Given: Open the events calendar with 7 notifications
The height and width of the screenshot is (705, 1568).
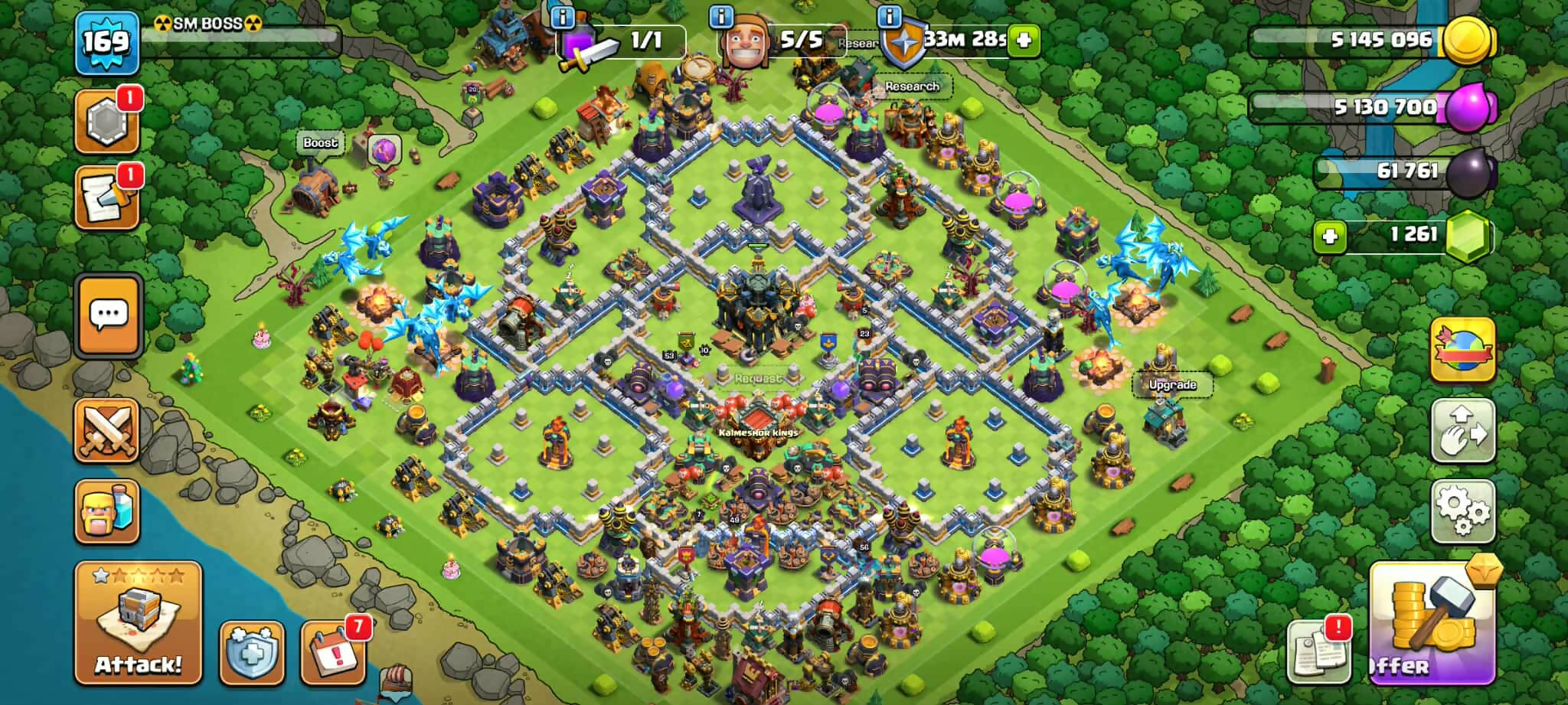Looking at the screenshot, I should coord(333,652).
